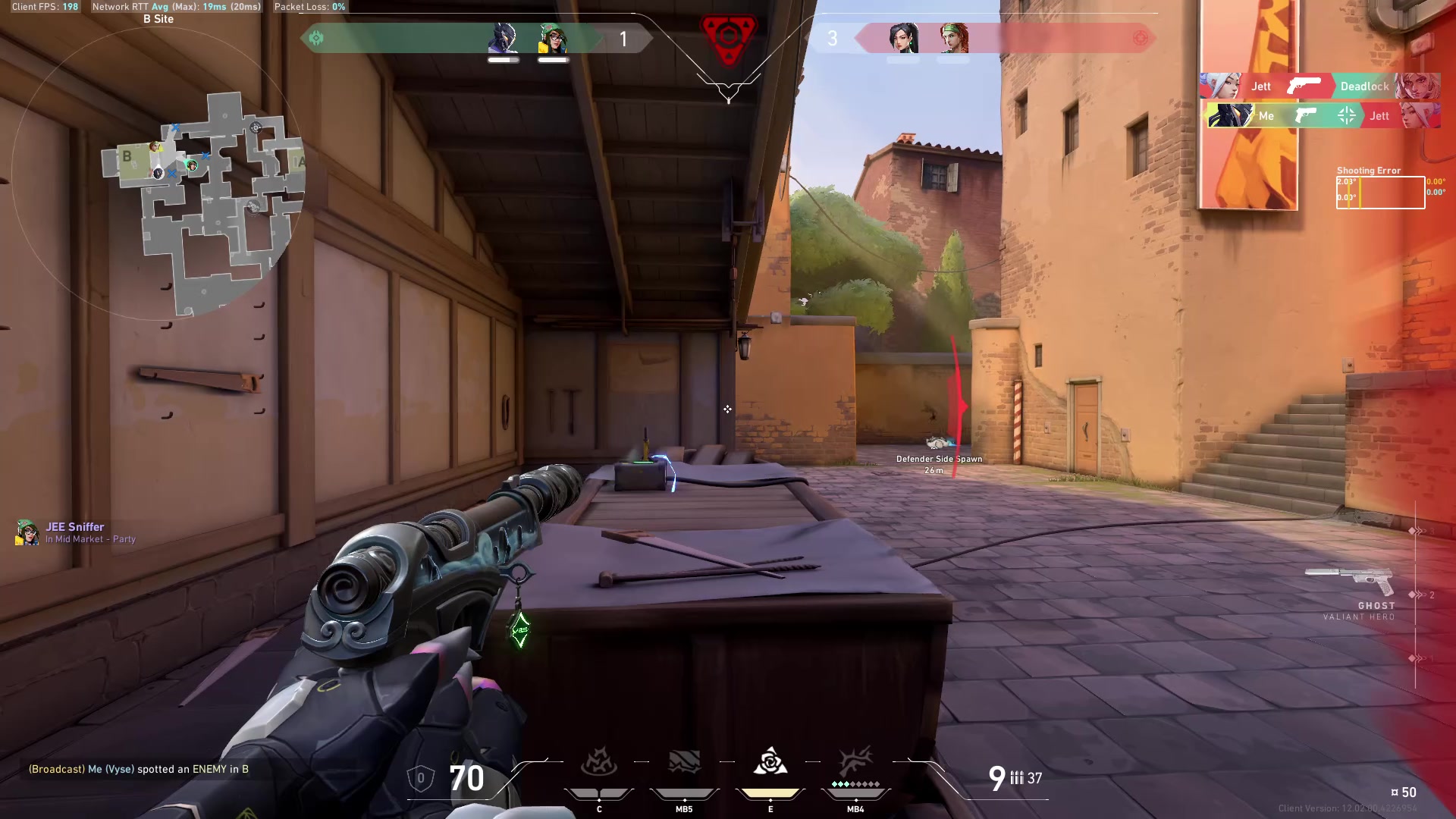Select the Arc Rose ability icon
The image size is (1456, 819).
[x=770, y=762]
